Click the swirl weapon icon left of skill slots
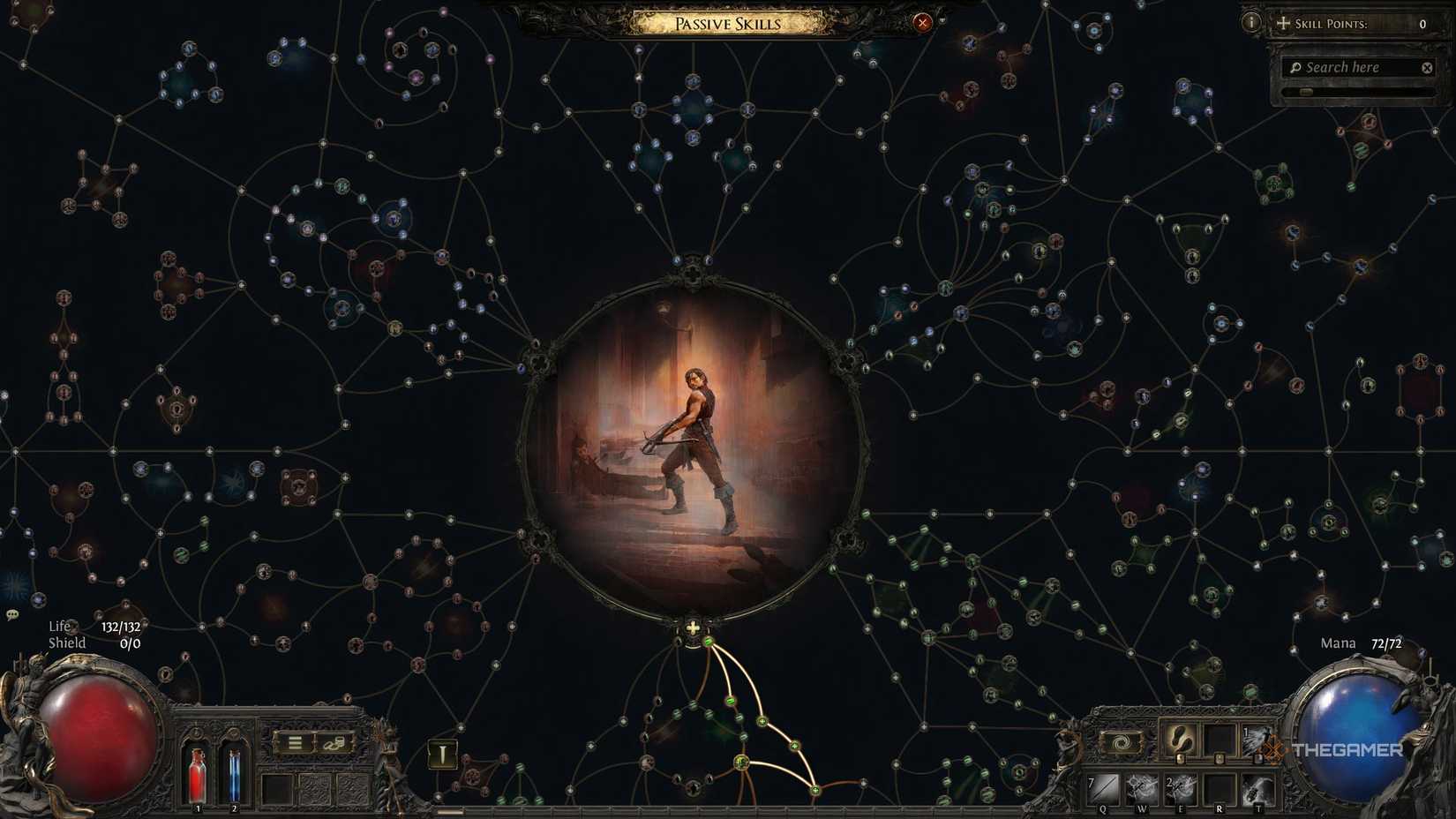Screen dimensions: 1456x819 [x=1121, y=742]
